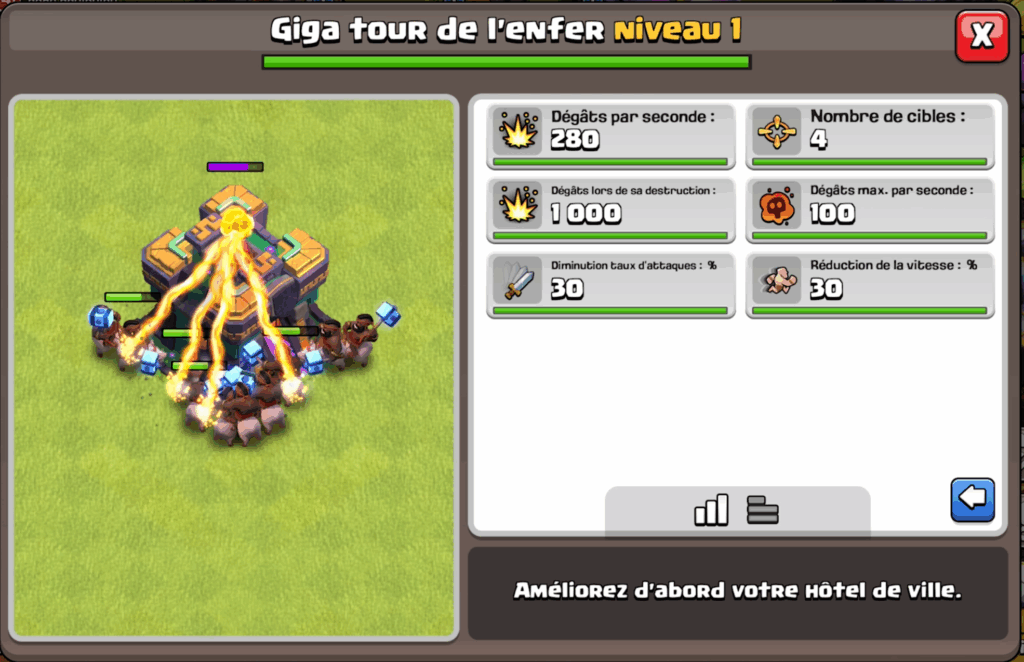Switch to the bar chart stats tab
Screen dimensions: 1024x662
pyautogui.click(x=711, y=510)
